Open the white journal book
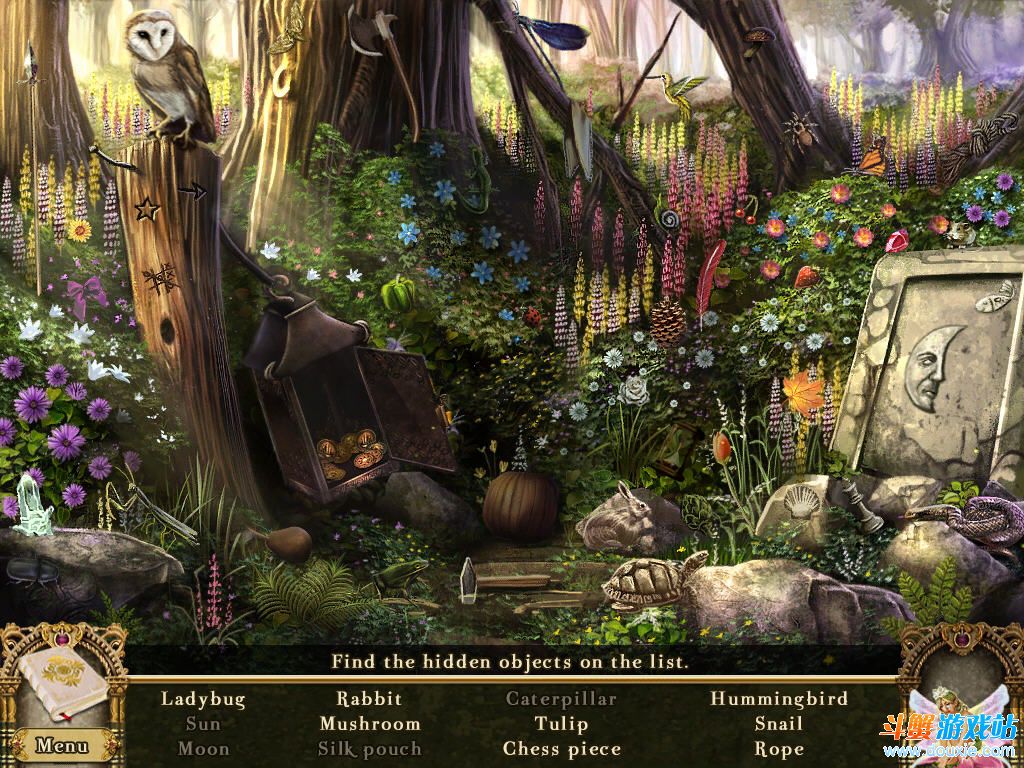The image size is (1024, 768). 62,684
